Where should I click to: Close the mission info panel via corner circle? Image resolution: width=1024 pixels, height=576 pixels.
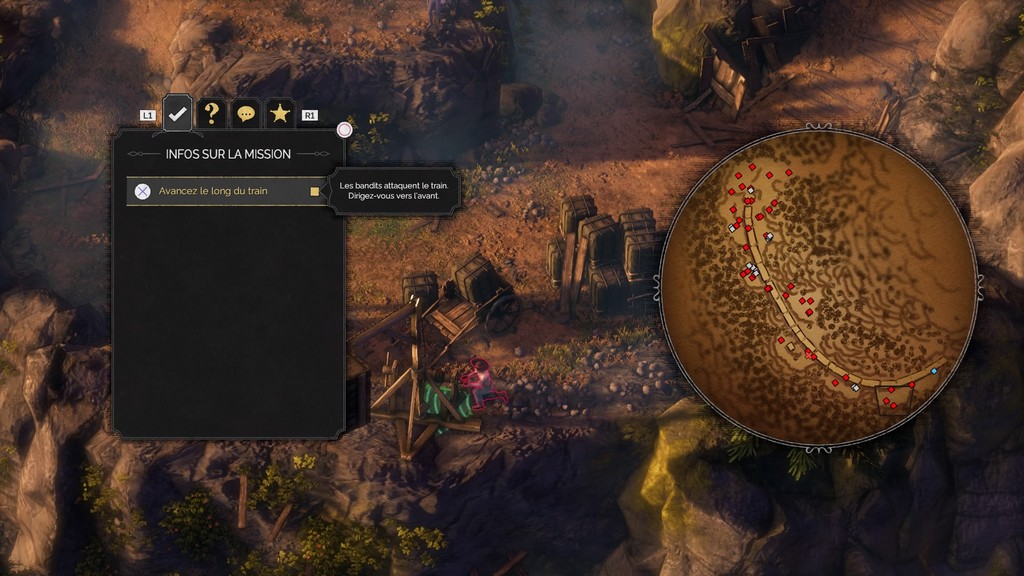pyautogui.click(x=345, y=129)
